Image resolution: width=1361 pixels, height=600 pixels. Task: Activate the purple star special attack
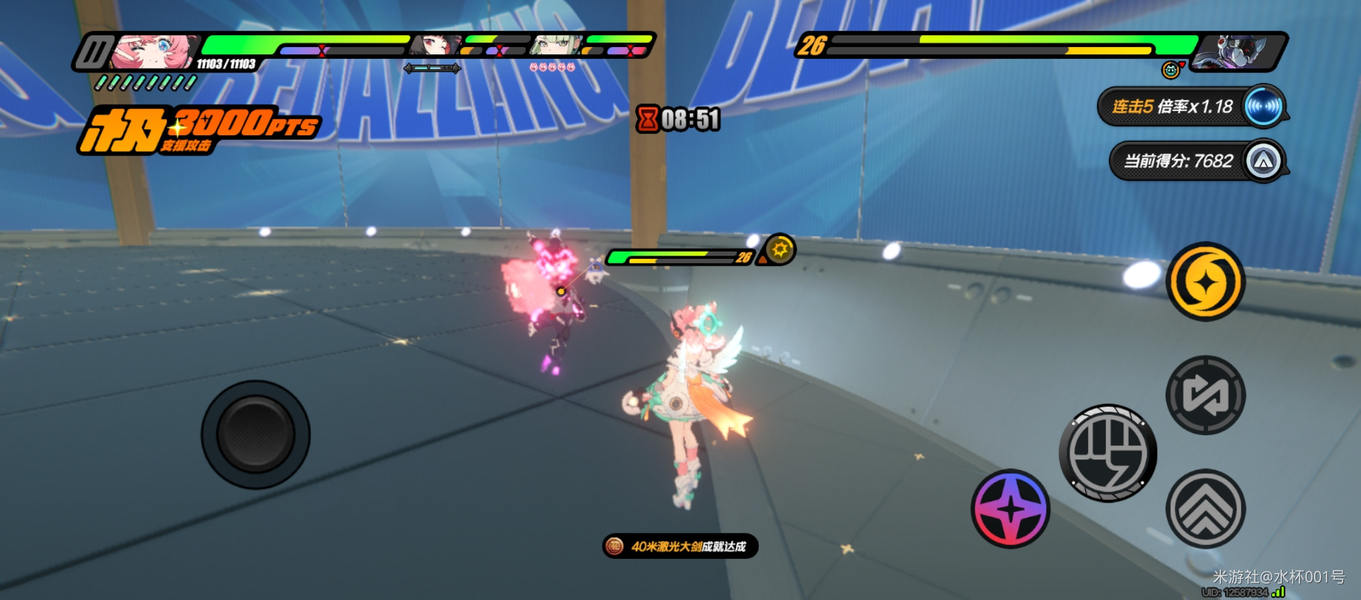tap(1010, 508)
